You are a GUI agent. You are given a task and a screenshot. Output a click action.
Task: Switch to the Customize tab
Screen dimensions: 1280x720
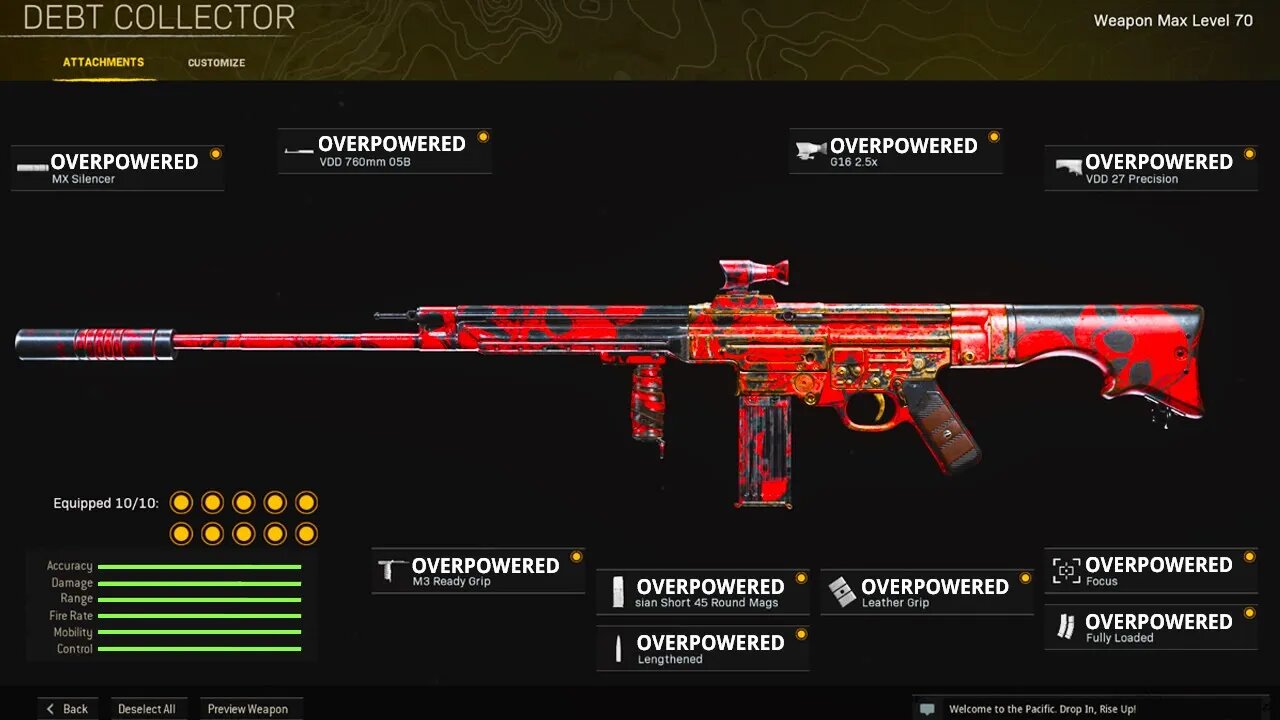coord(215,62)
